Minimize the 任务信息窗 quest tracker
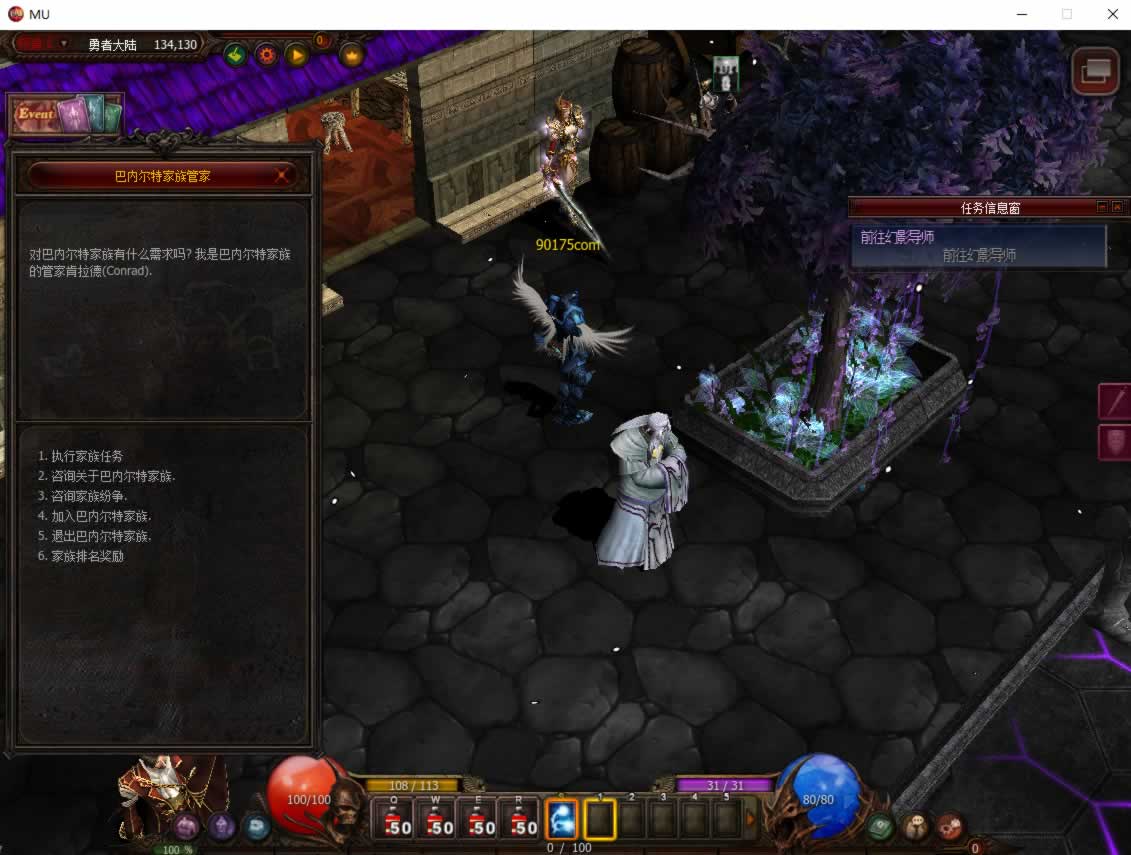This screenshot has height=855, width=1131. pos(1102,207)
